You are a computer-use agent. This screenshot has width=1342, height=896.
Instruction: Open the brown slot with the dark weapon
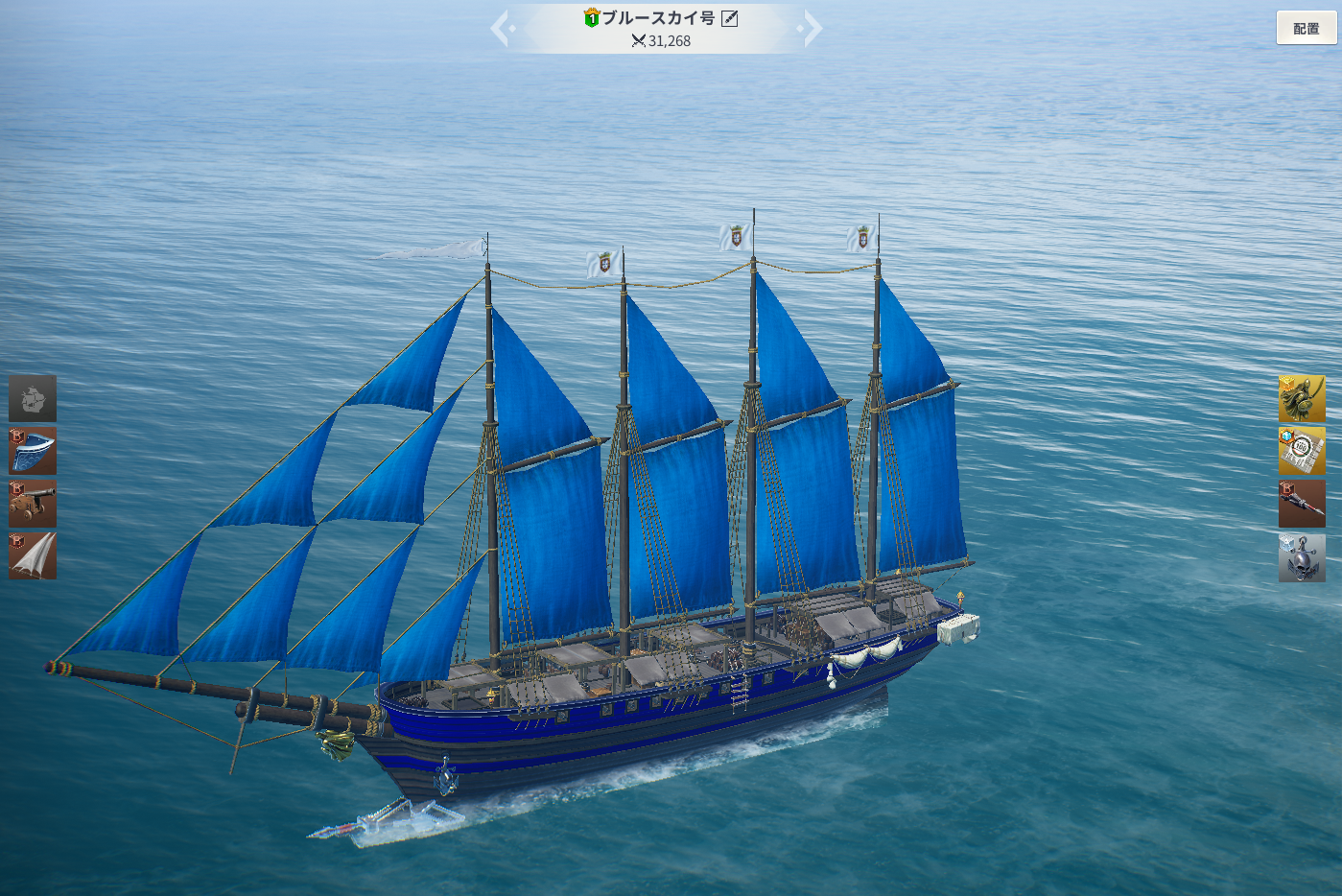tap(1302, 504)
